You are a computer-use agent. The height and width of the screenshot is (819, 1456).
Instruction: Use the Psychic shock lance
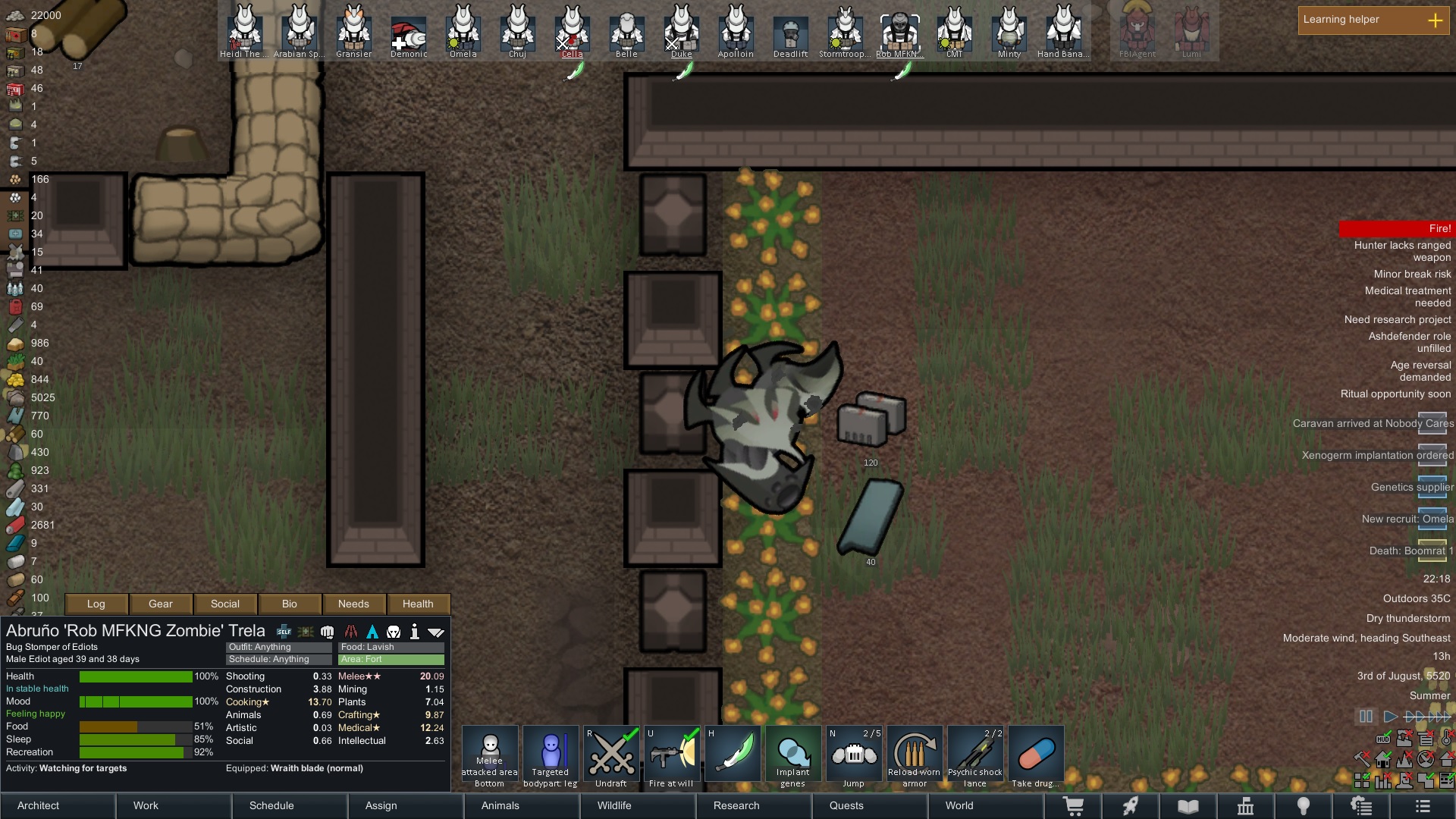coord(975,757)
